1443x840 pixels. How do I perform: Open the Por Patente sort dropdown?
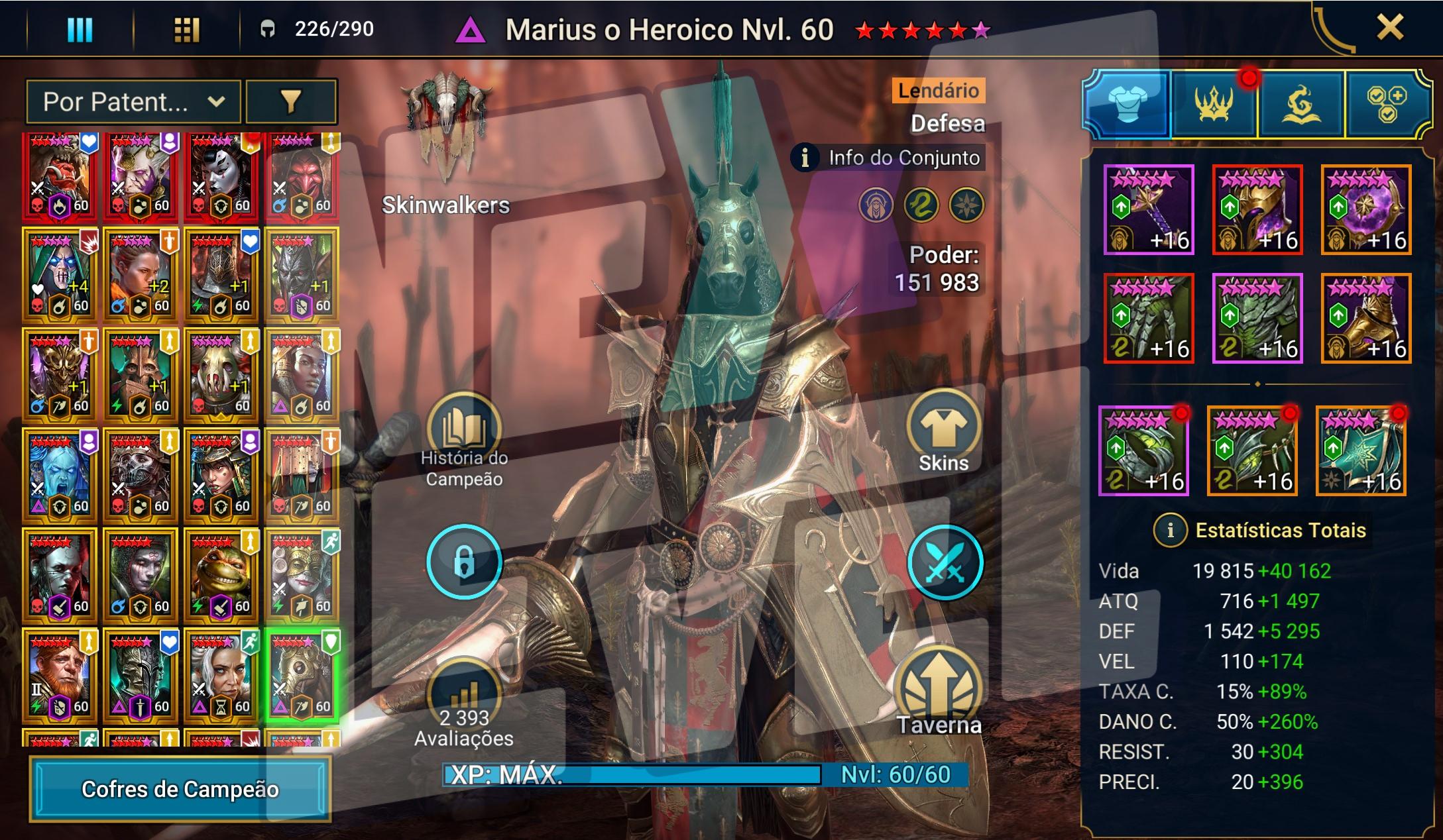[x=133, y=102]
